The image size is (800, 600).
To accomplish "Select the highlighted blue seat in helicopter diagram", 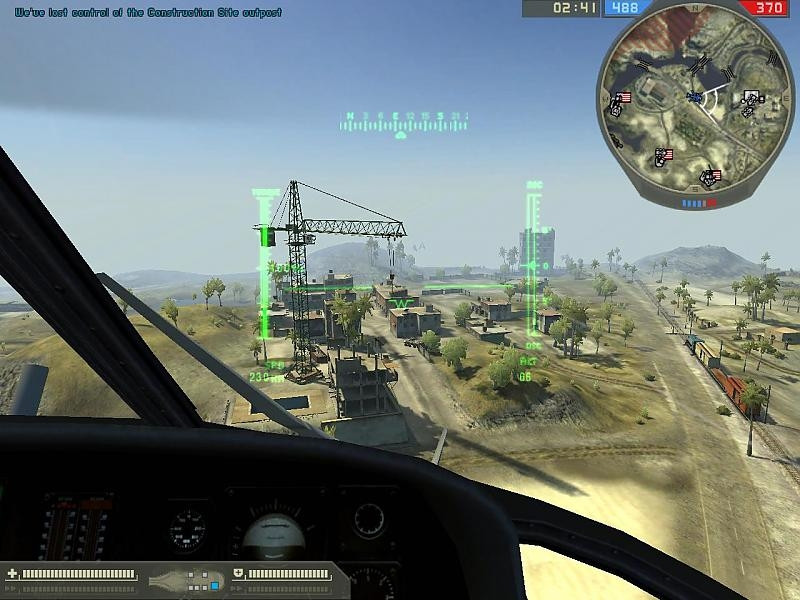I will (x=214, y=583).
